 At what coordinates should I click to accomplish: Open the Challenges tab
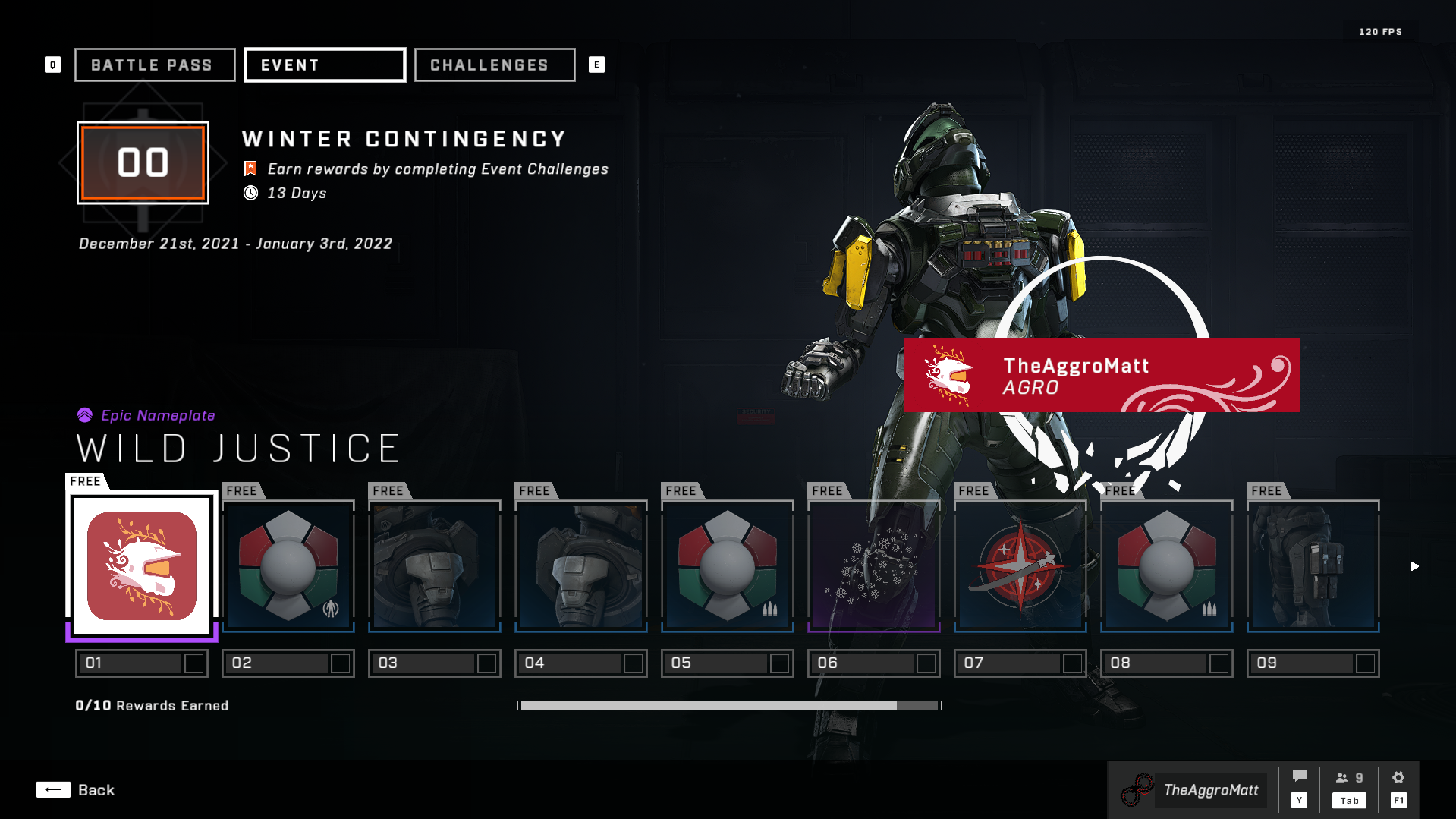493,65
